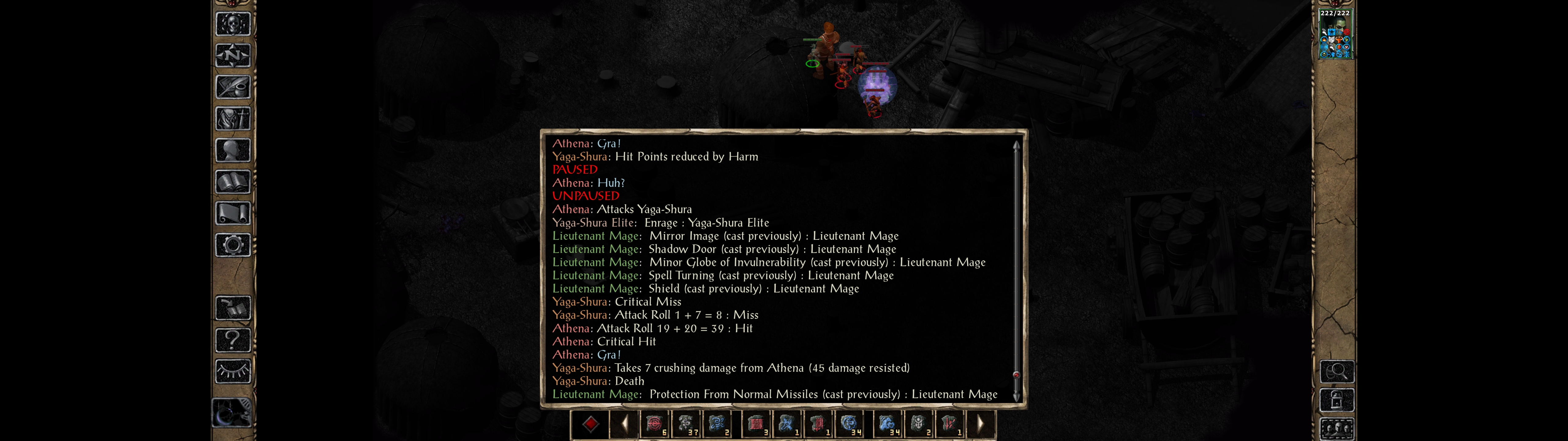This screenshot has width=1568, height=441.
Task: Show previous spells with left arrow
Action: click(x=624, y=424)
